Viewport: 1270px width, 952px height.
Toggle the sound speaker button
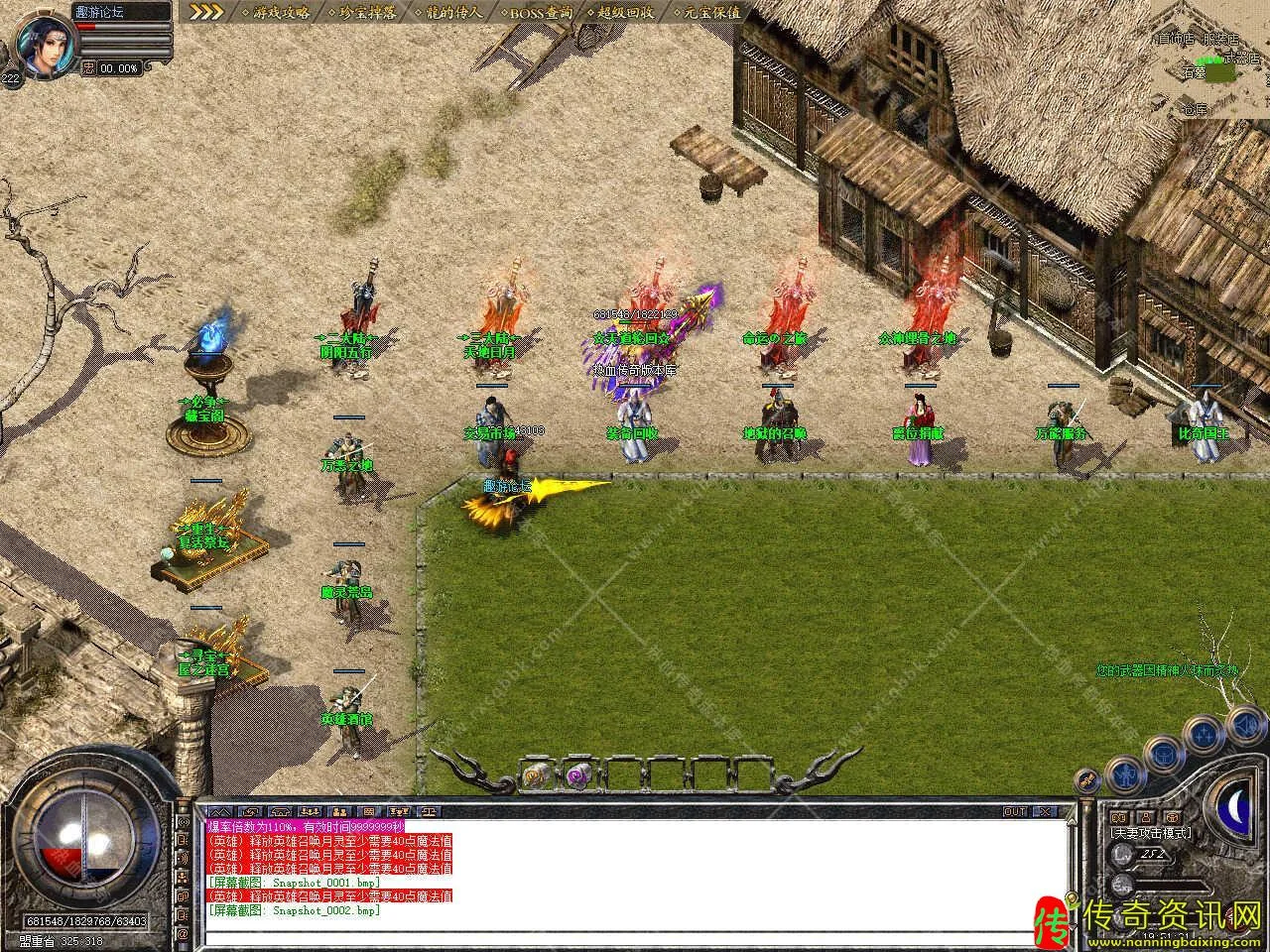[1244, 727]
